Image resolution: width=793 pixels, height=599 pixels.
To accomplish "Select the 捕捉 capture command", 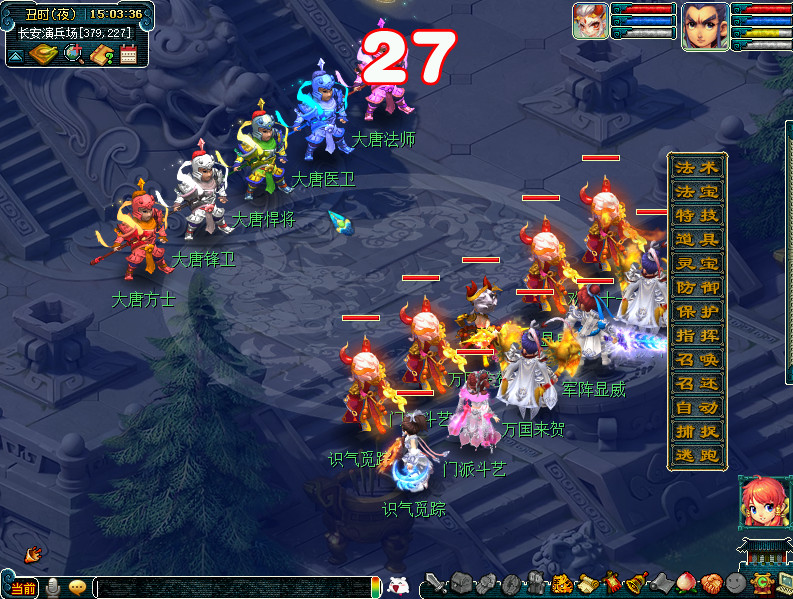I will click(697, 431).
